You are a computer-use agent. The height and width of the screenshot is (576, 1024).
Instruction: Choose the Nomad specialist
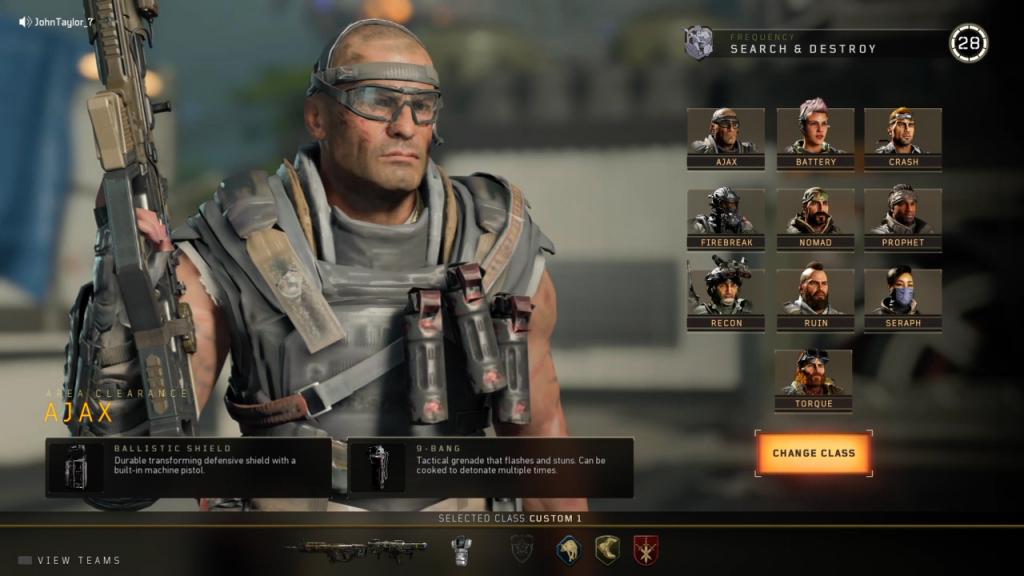[815, 218]
